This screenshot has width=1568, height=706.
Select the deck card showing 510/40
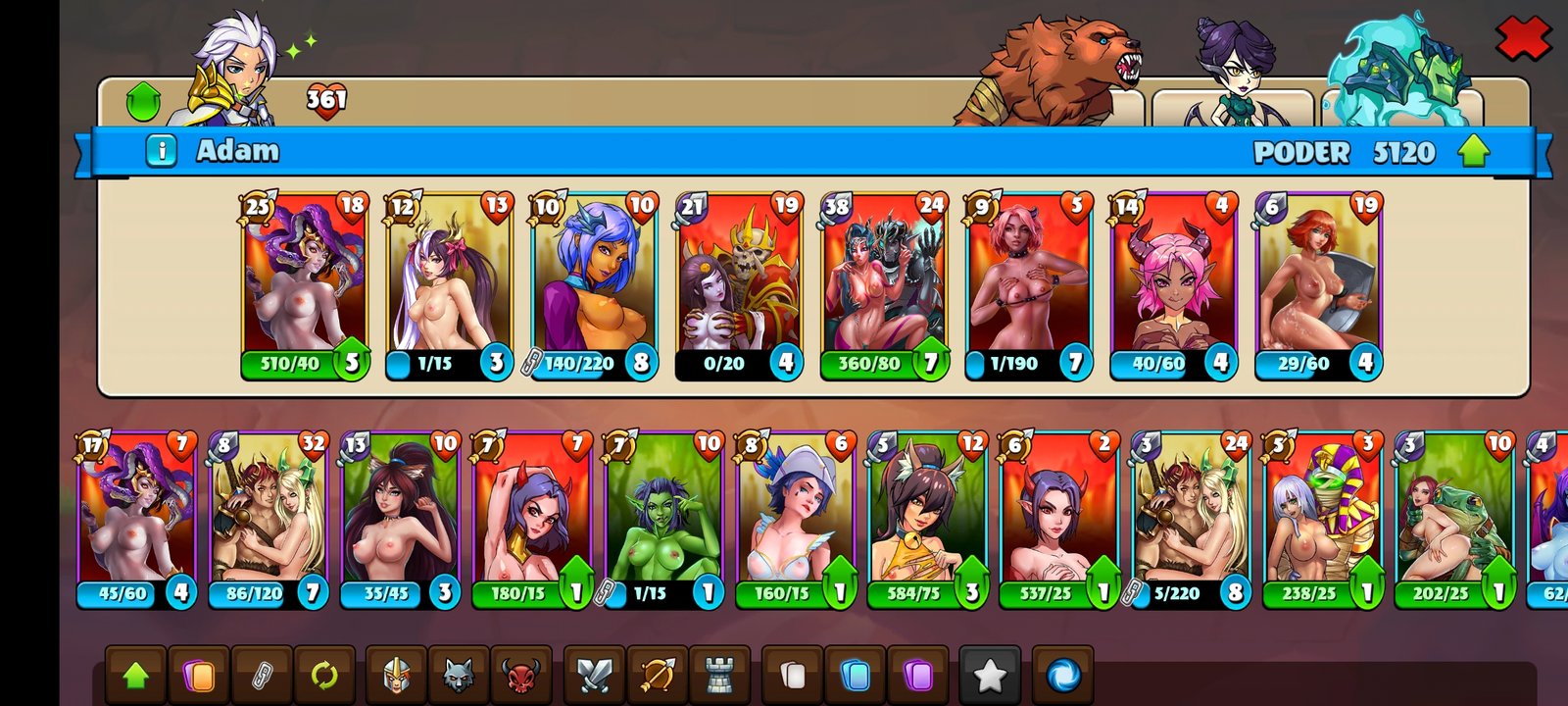click(305, 284)
